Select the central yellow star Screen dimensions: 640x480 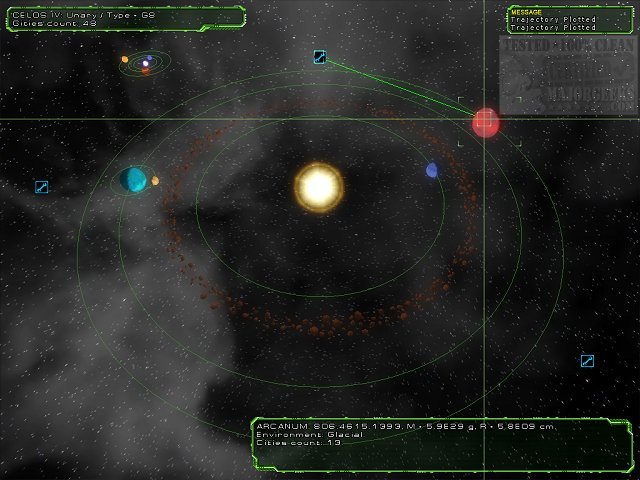click(x=318, y=186)
